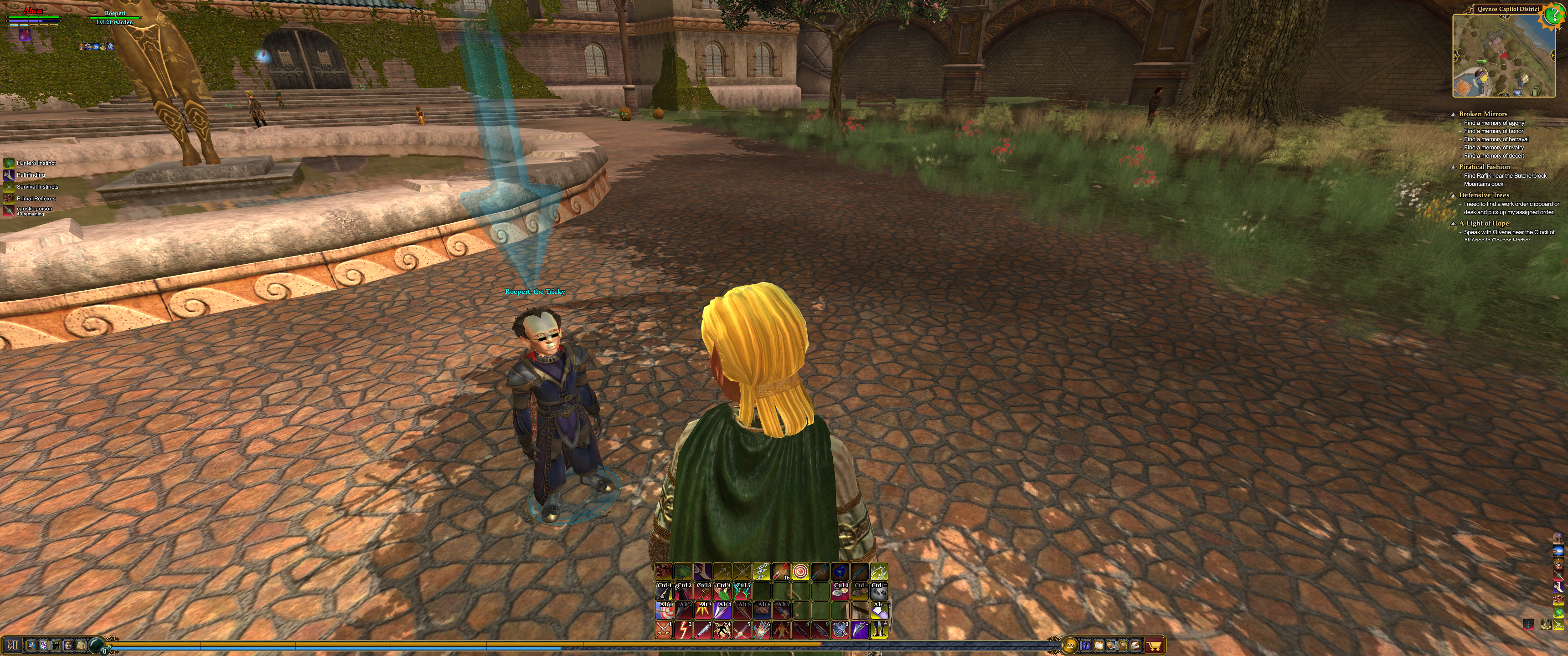Open the three-silhouette group icon
Viewport: 1568px width, 656px height.
coord(56,645)
